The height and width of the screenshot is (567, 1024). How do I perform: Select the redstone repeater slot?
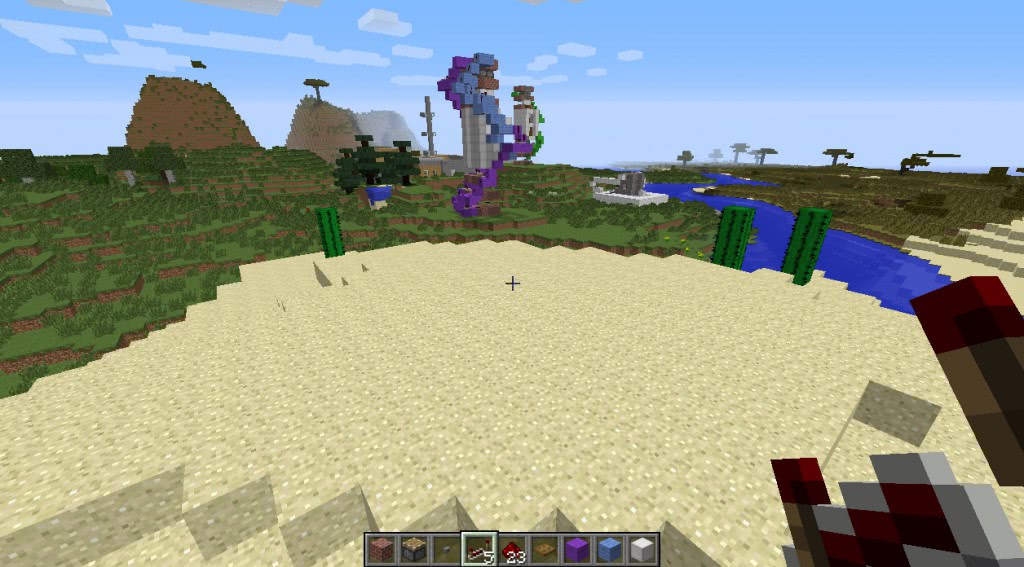coord(480,549)
